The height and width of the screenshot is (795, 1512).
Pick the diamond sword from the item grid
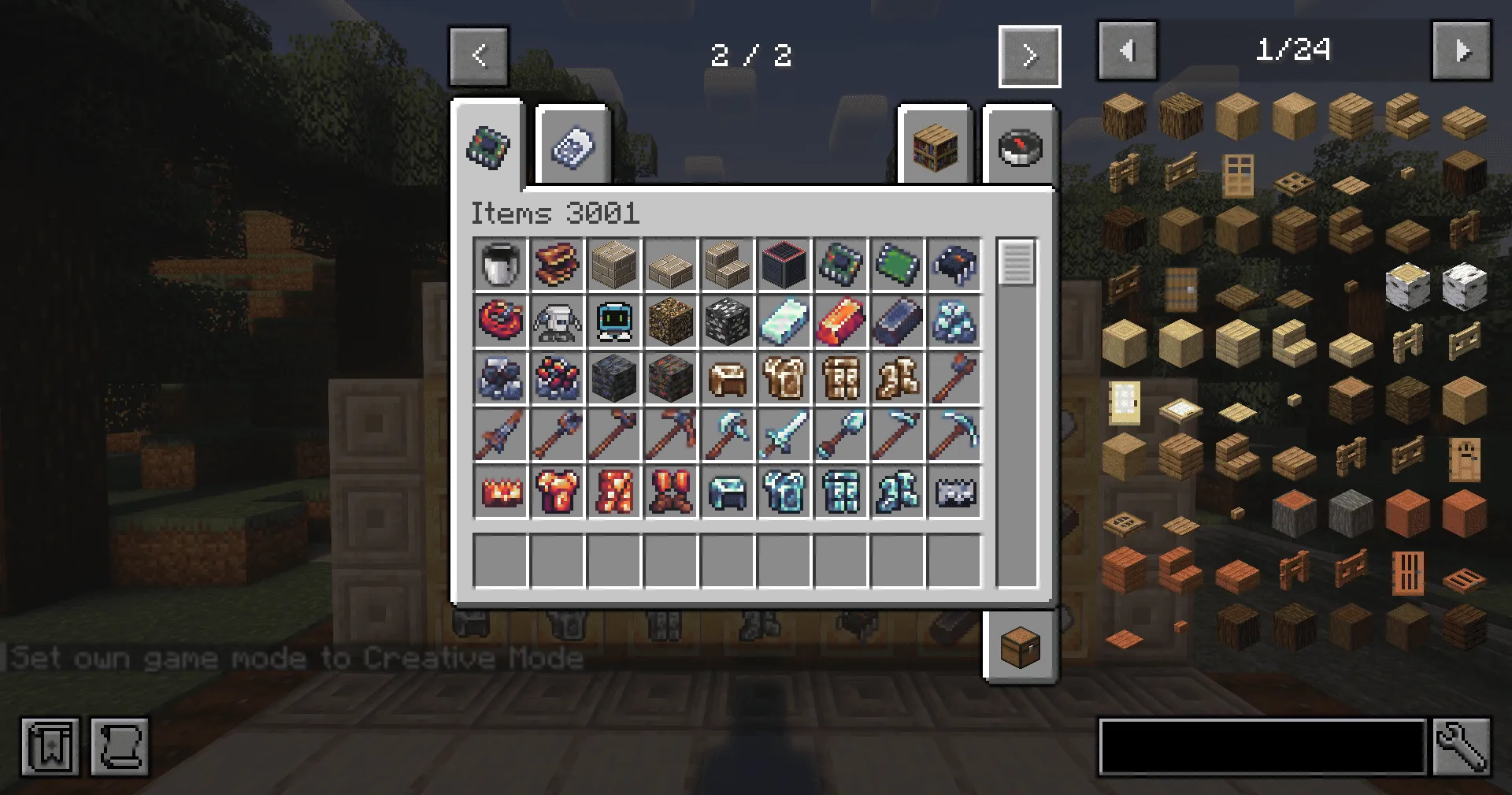click(784, 436)
